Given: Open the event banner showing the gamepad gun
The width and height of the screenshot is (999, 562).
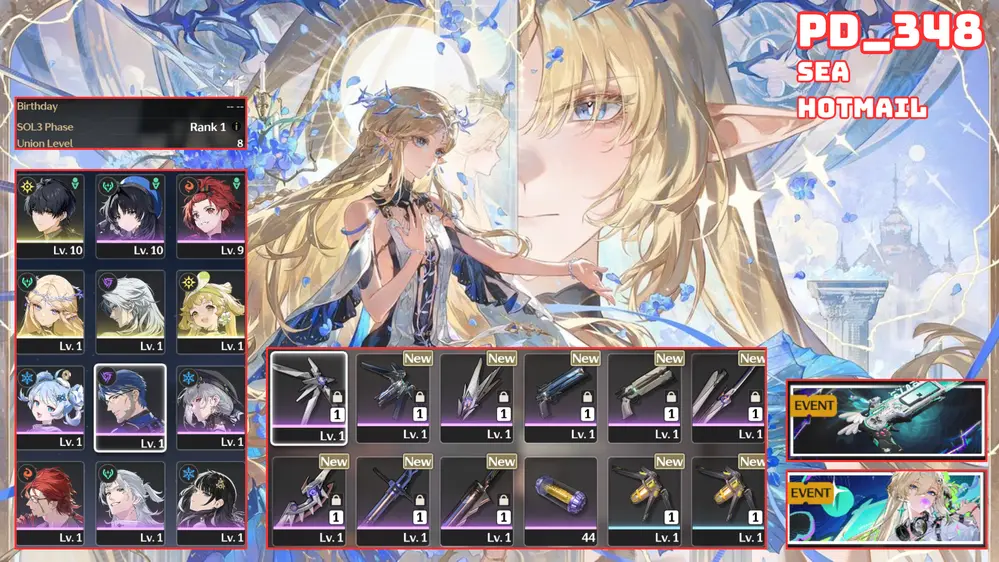Looking at the screenshot, I should [x=886, y=418].
